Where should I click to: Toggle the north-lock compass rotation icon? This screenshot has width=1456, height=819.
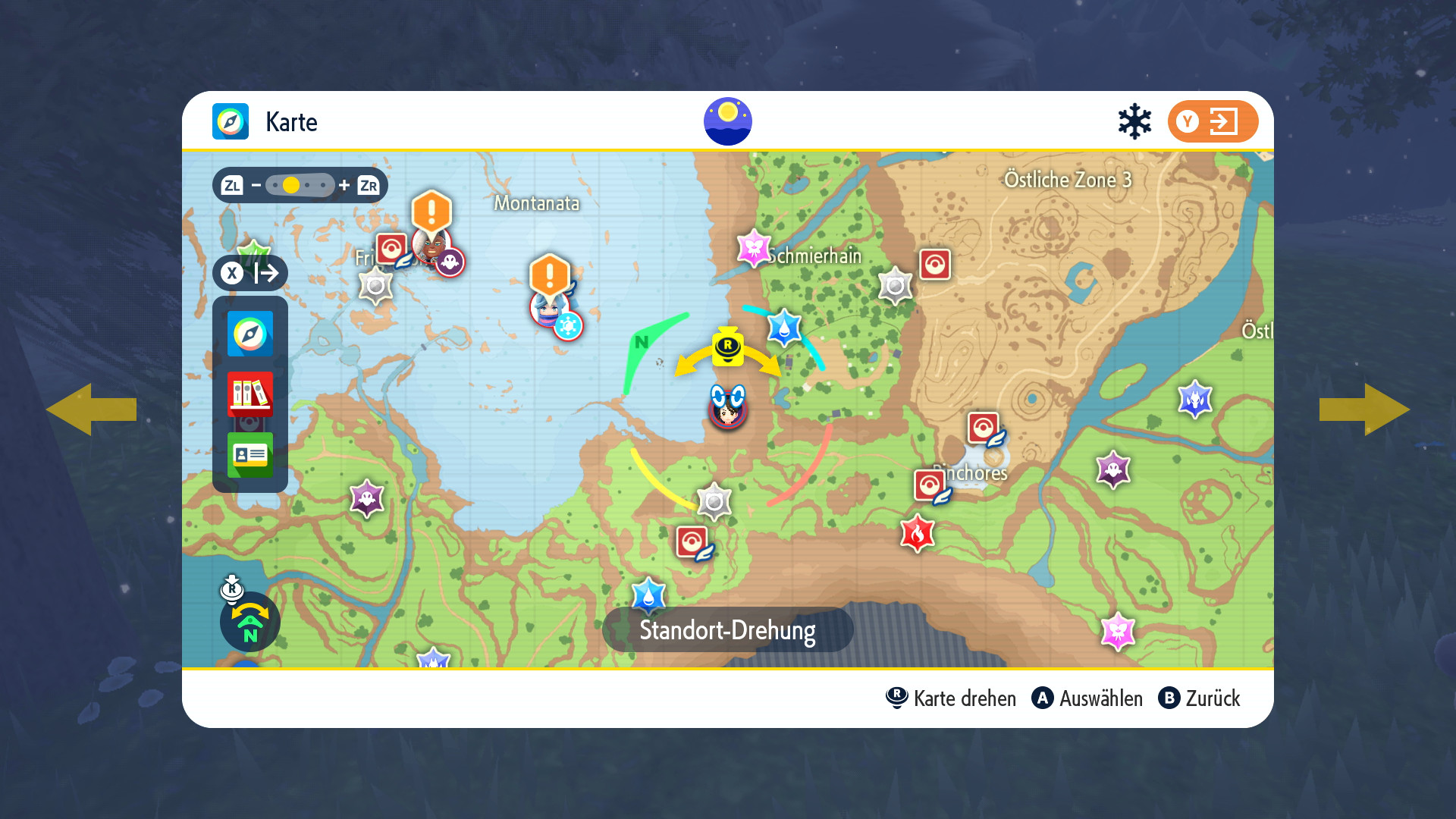[250, 622]
